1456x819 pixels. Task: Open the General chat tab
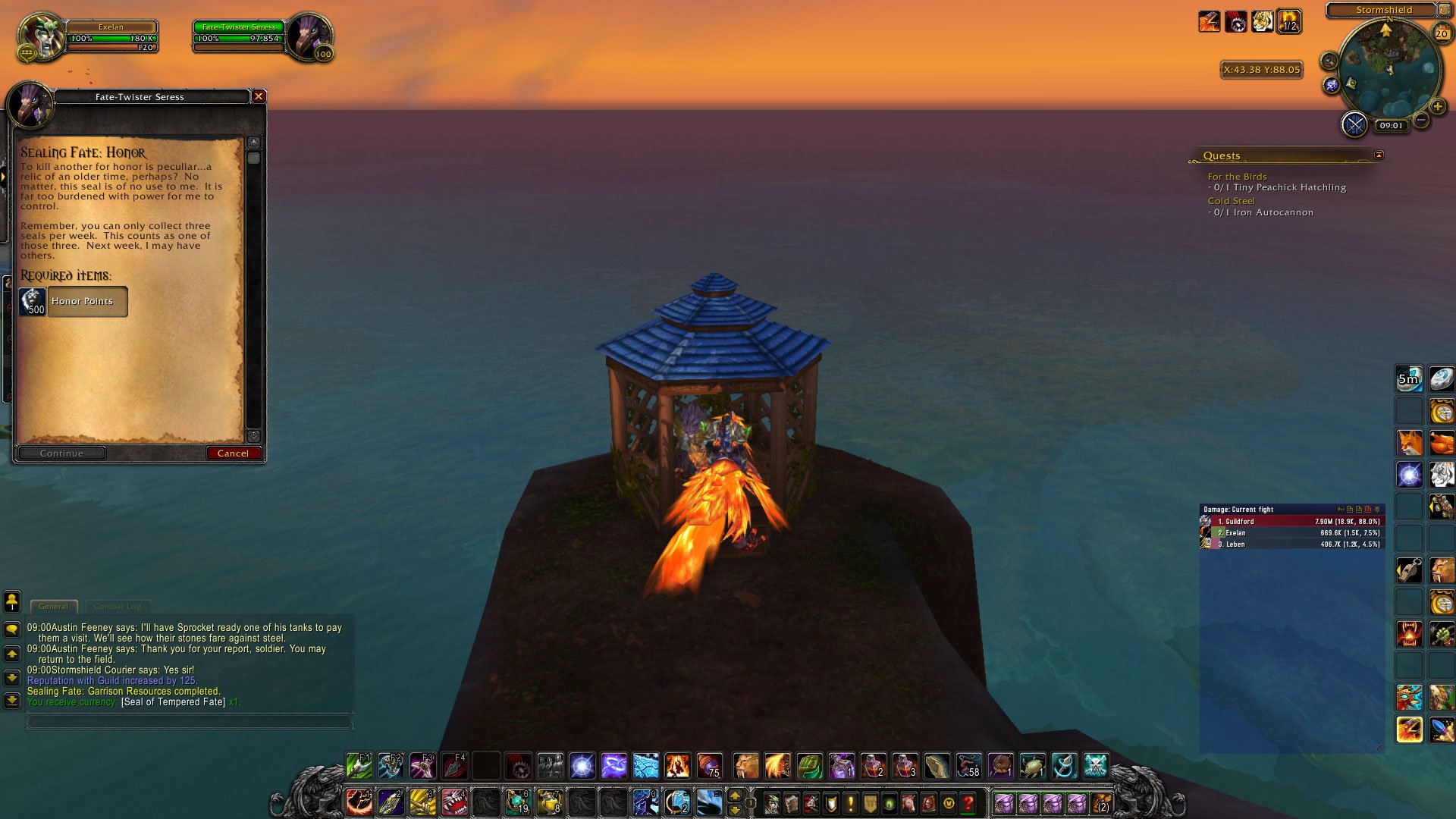point(53,607)
